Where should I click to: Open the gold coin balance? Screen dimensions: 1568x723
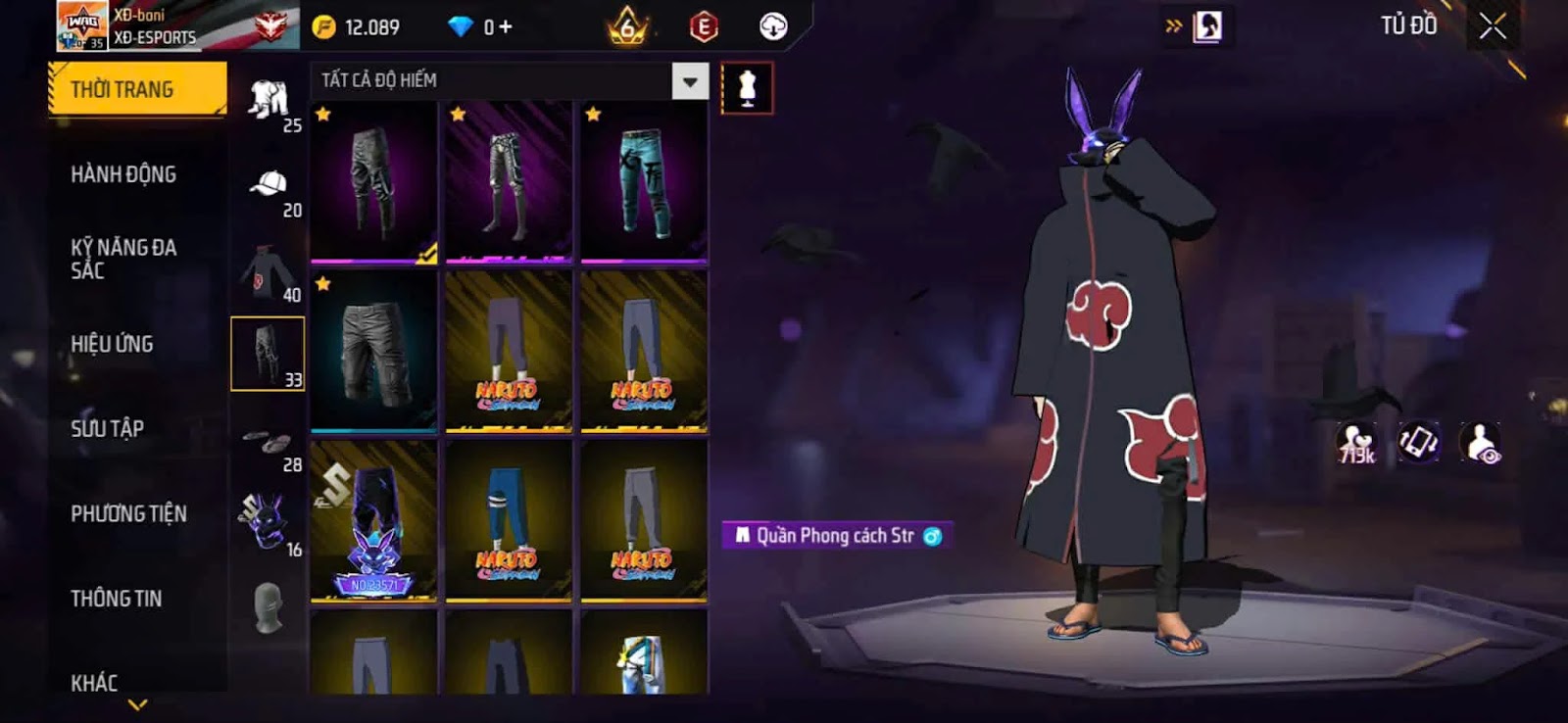pos(357,26)
